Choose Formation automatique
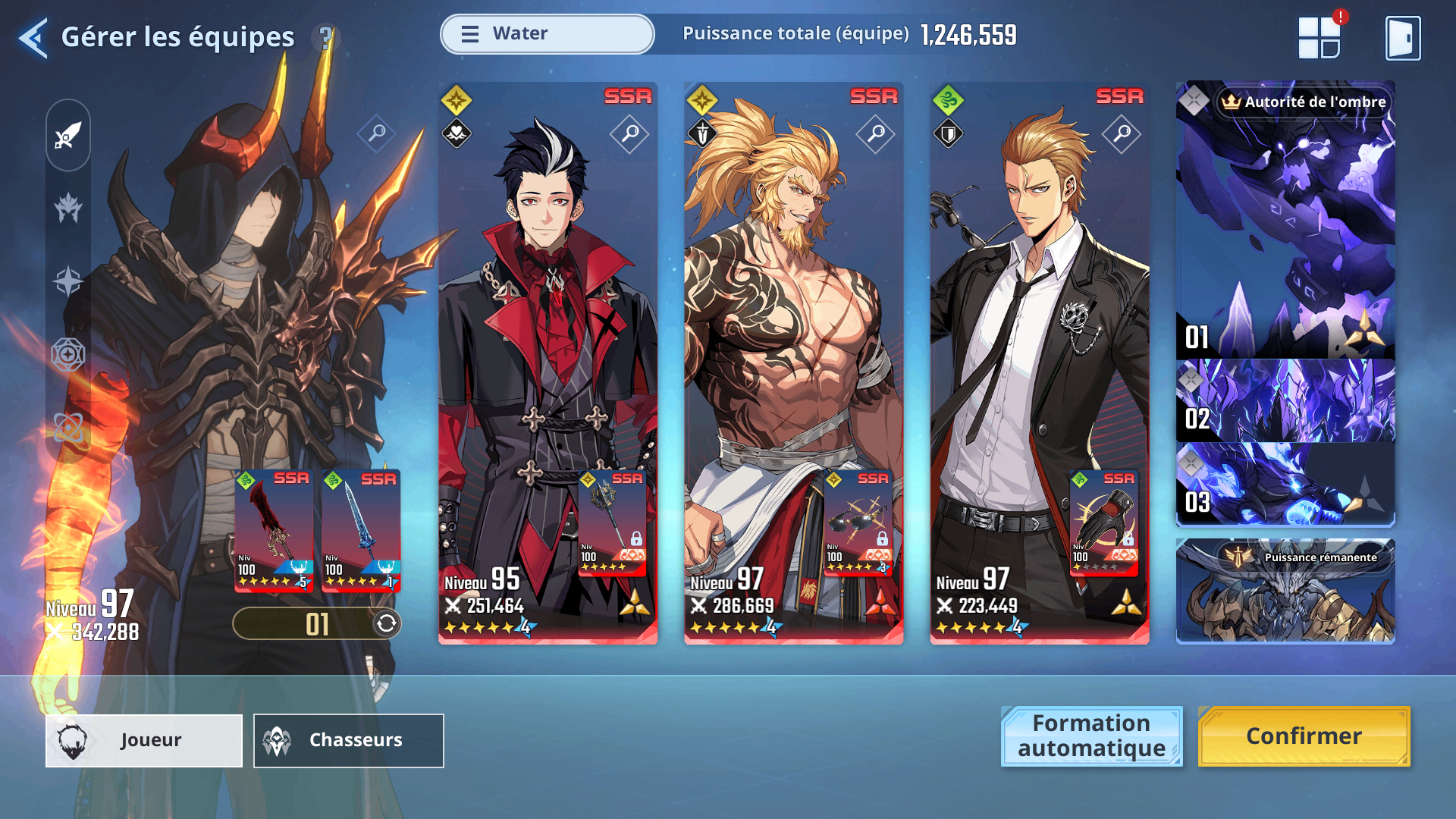 click(1091, 736)
